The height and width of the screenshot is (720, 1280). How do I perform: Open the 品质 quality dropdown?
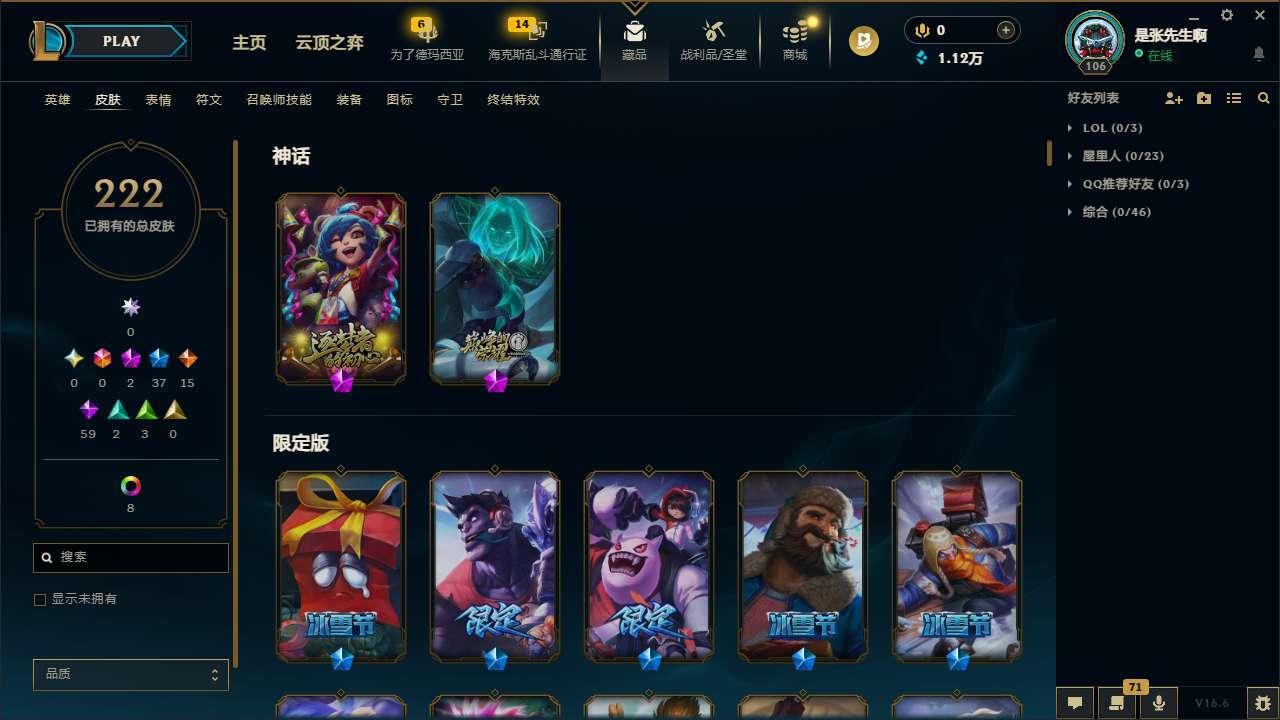(x=130, y=674)
